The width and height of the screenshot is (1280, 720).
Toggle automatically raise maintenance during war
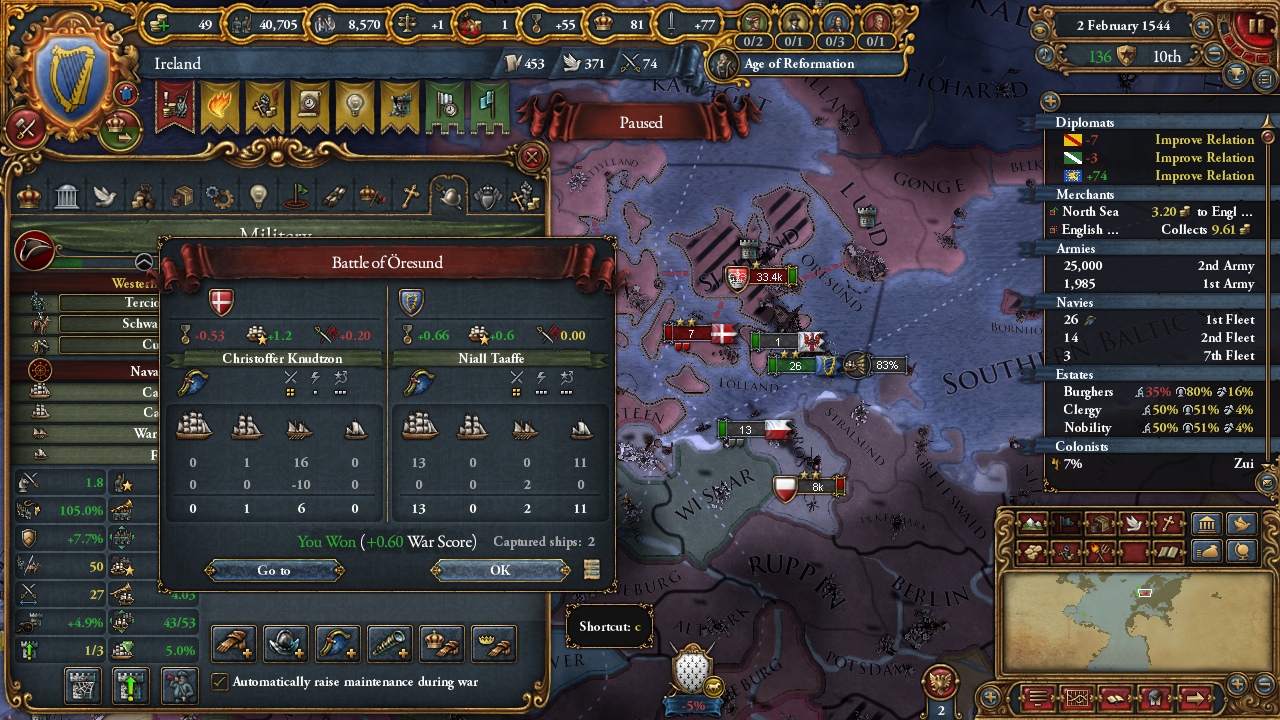click(x=220, y=682)
